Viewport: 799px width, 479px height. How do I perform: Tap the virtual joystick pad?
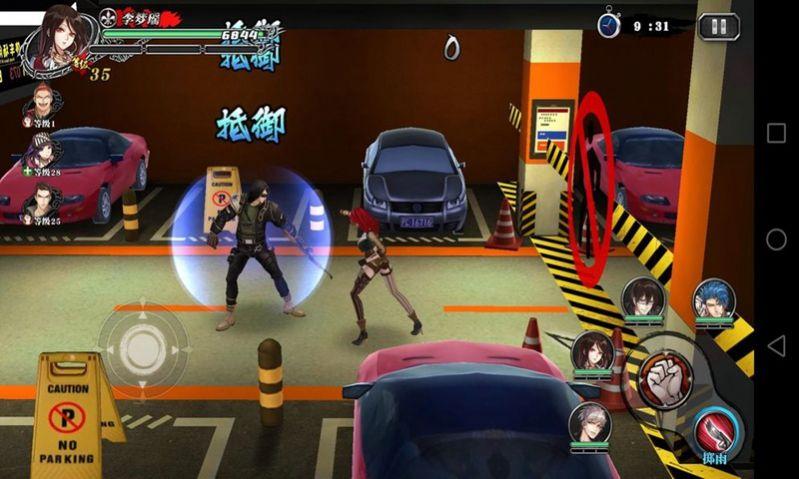point(142,347)
